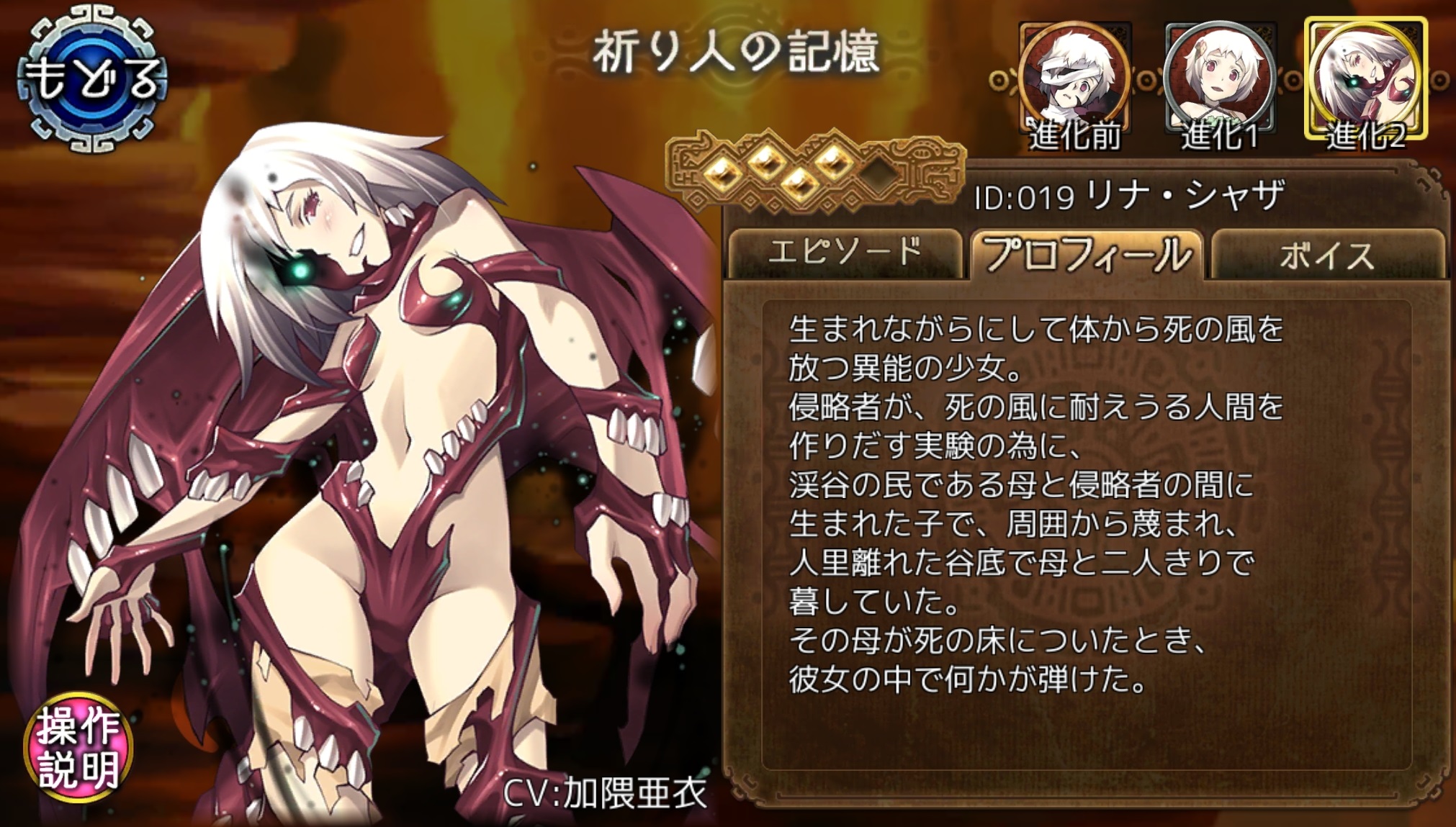Image resolution: width=1456 pixels, height=827 pixels.
Task: Switch to the エピソード tab
Action: click(x=847, y=255)
